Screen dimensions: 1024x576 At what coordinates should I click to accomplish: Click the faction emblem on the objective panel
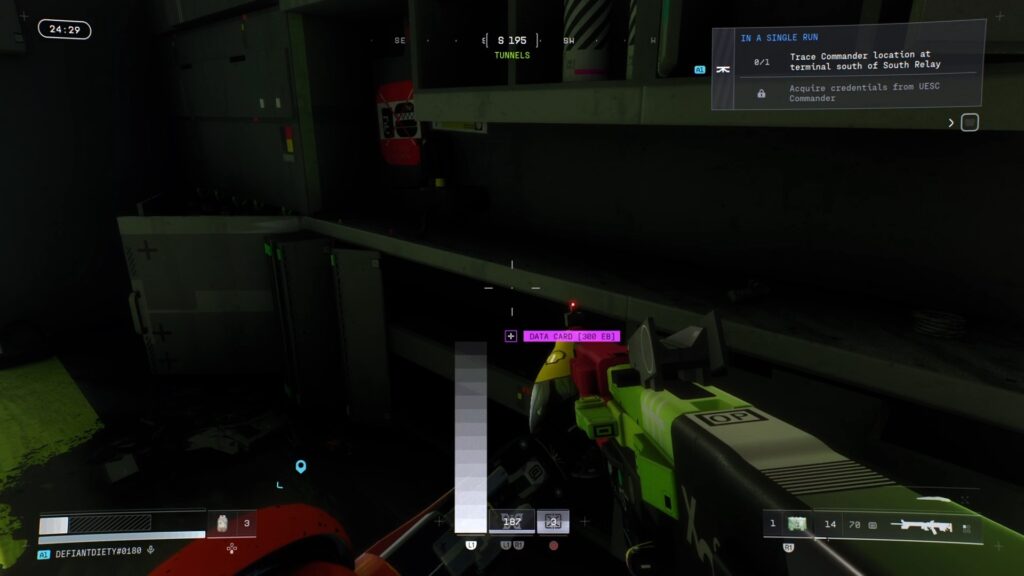[723, 70]
